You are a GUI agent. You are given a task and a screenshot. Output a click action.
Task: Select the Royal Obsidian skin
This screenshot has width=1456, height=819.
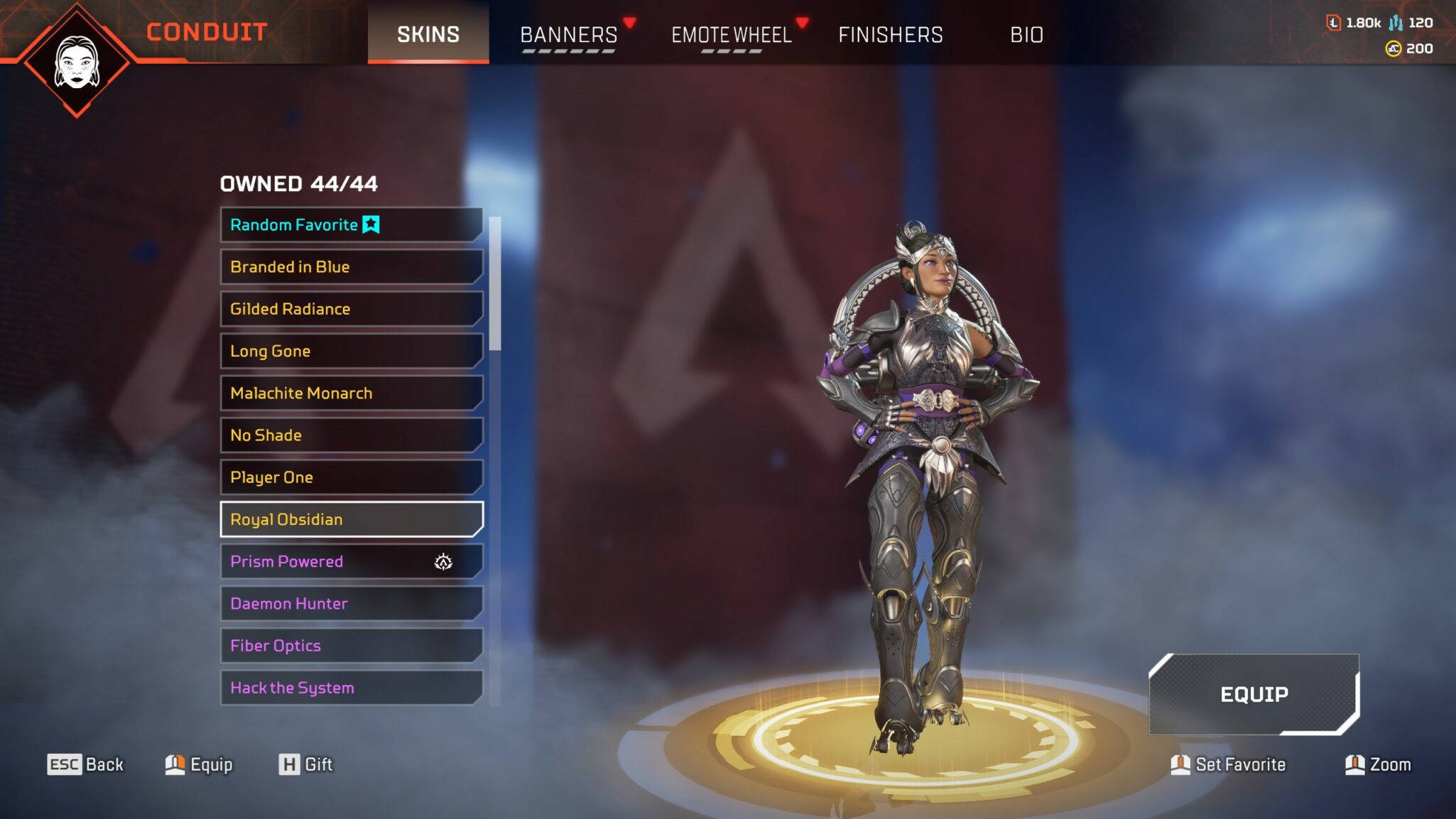351,519
